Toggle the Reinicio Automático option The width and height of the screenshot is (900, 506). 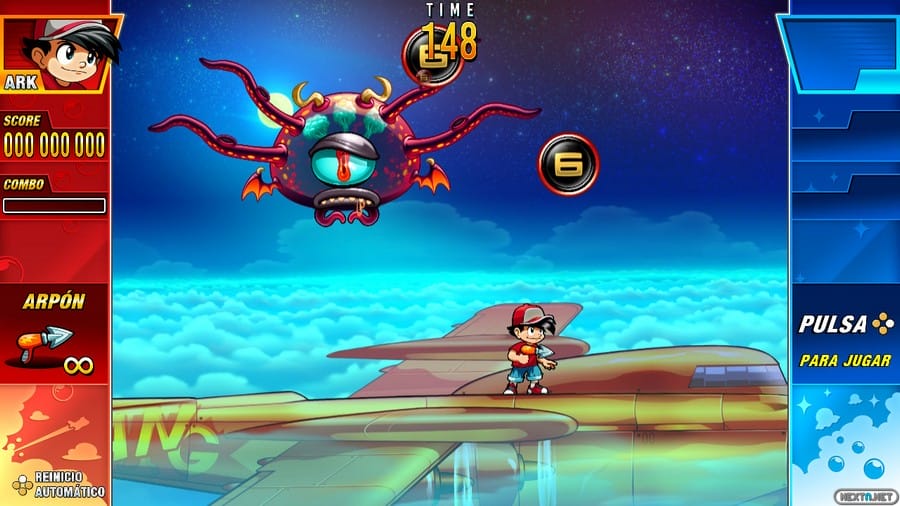click(58, 484)
